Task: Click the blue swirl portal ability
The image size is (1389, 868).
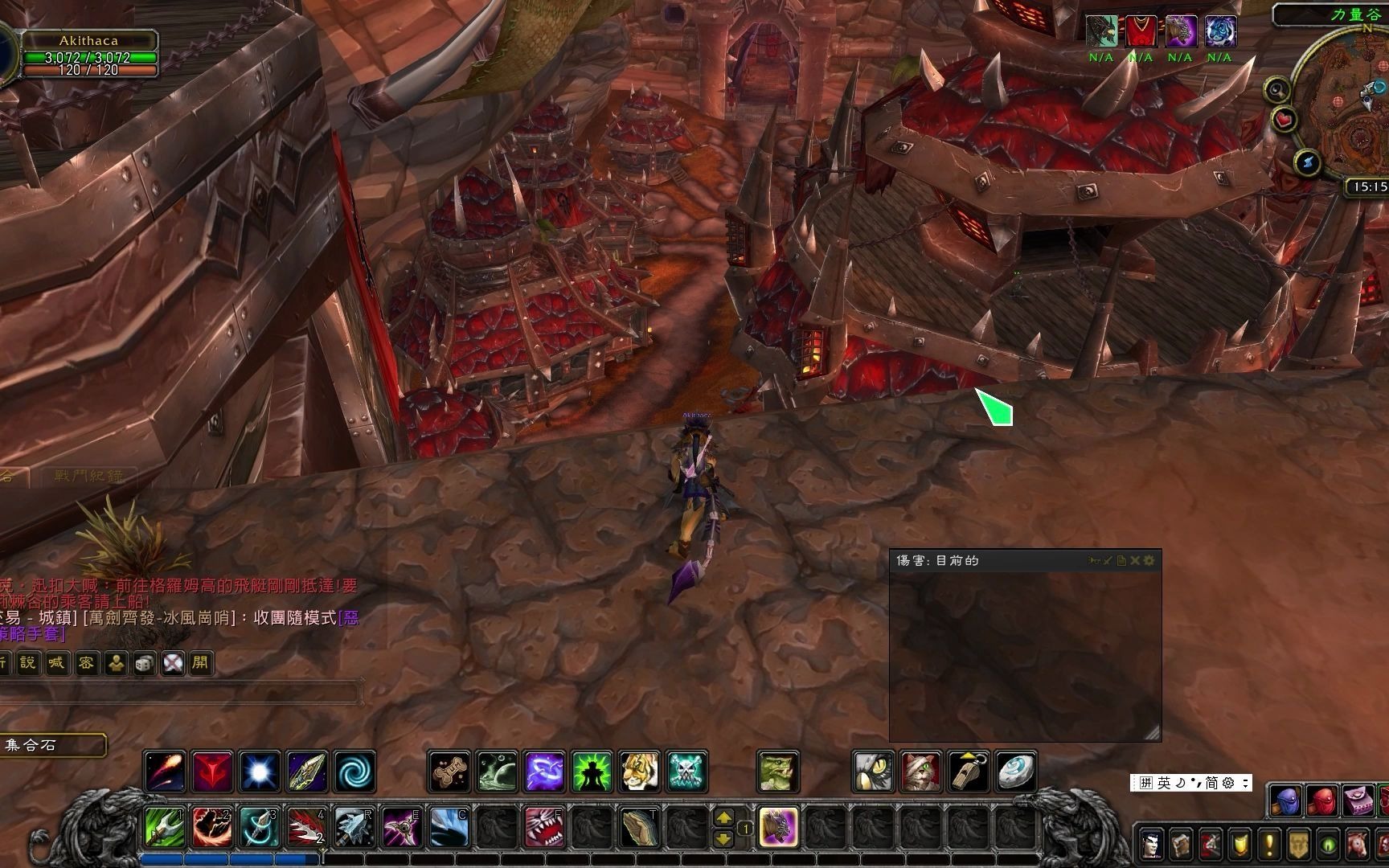Action: [354, 772]
